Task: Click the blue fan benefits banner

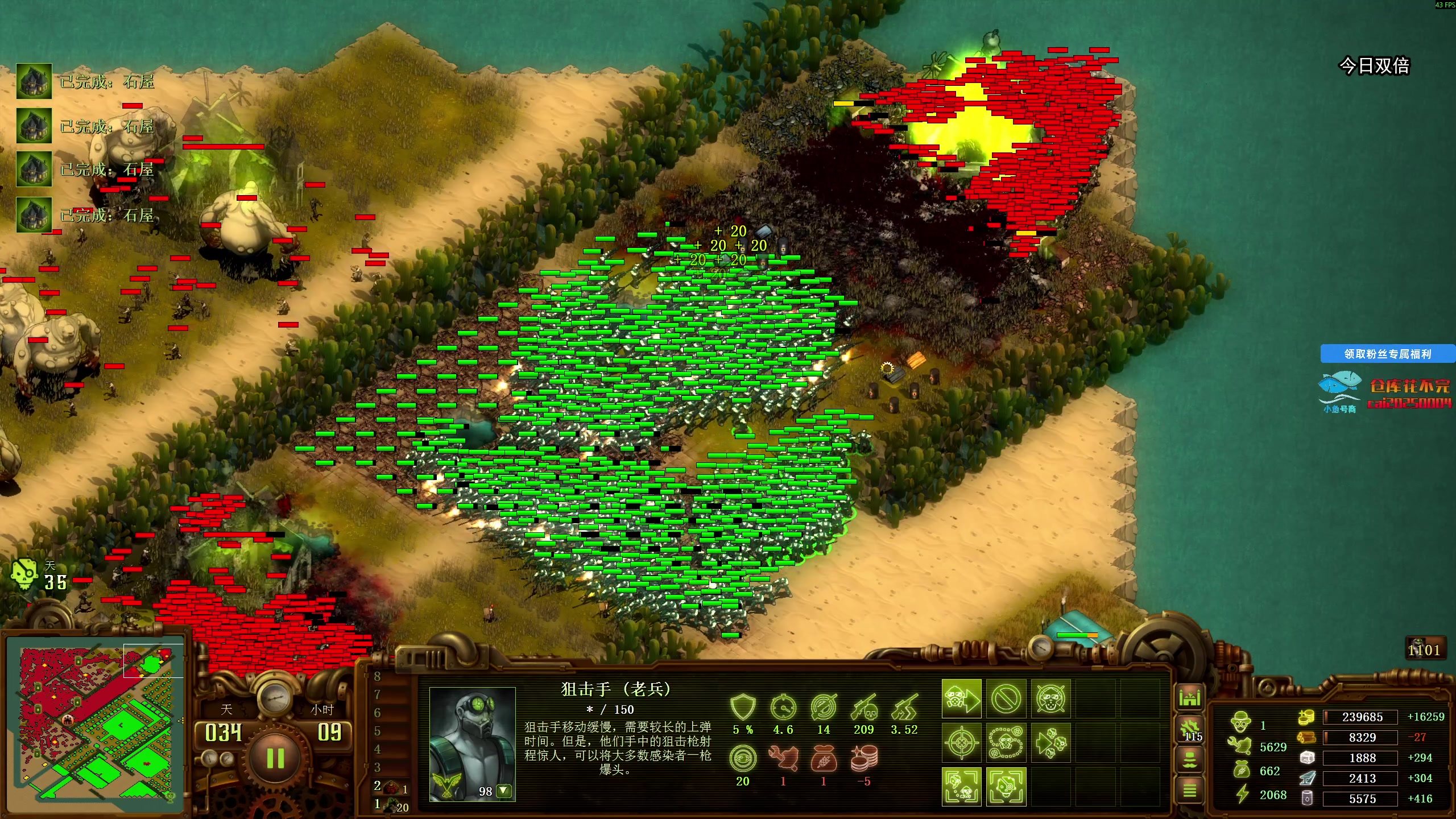Action: (1387, 354)
